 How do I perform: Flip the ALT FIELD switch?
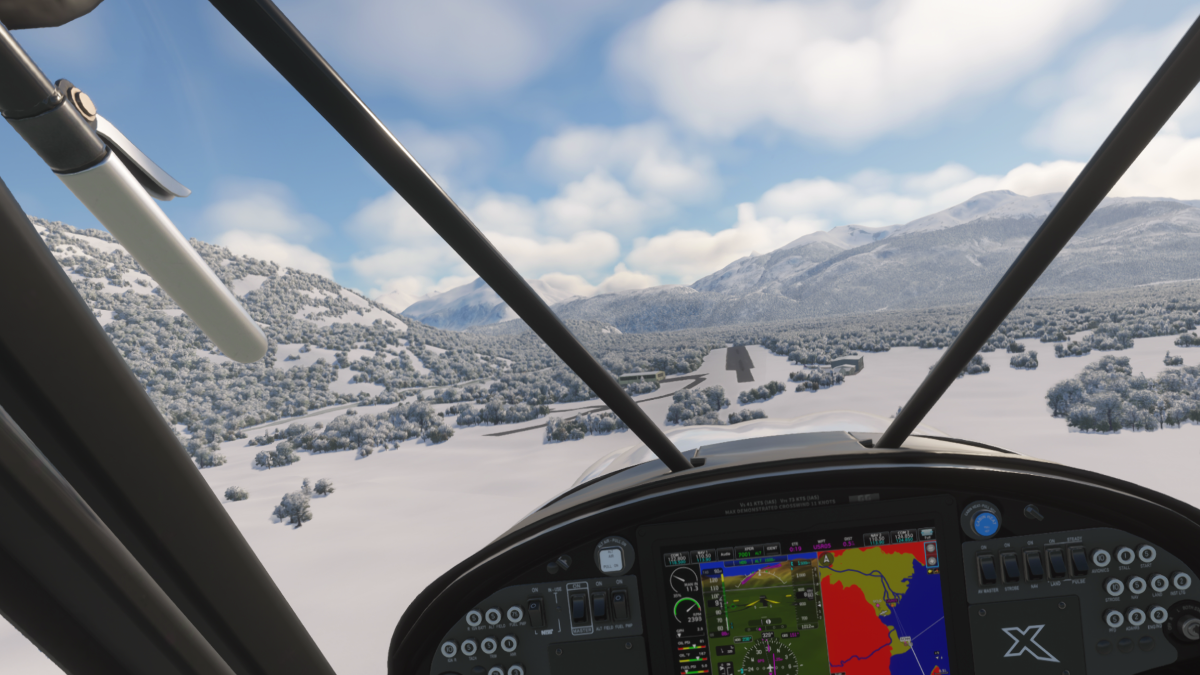click(599, 606)
